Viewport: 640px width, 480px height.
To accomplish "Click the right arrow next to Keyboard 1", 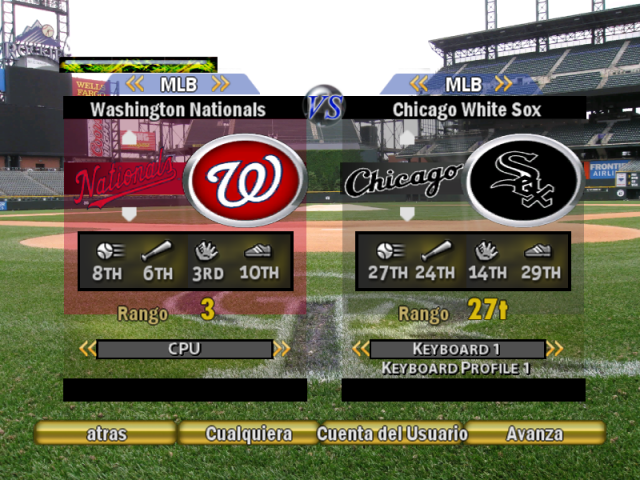I will click(x=554, y=349).
